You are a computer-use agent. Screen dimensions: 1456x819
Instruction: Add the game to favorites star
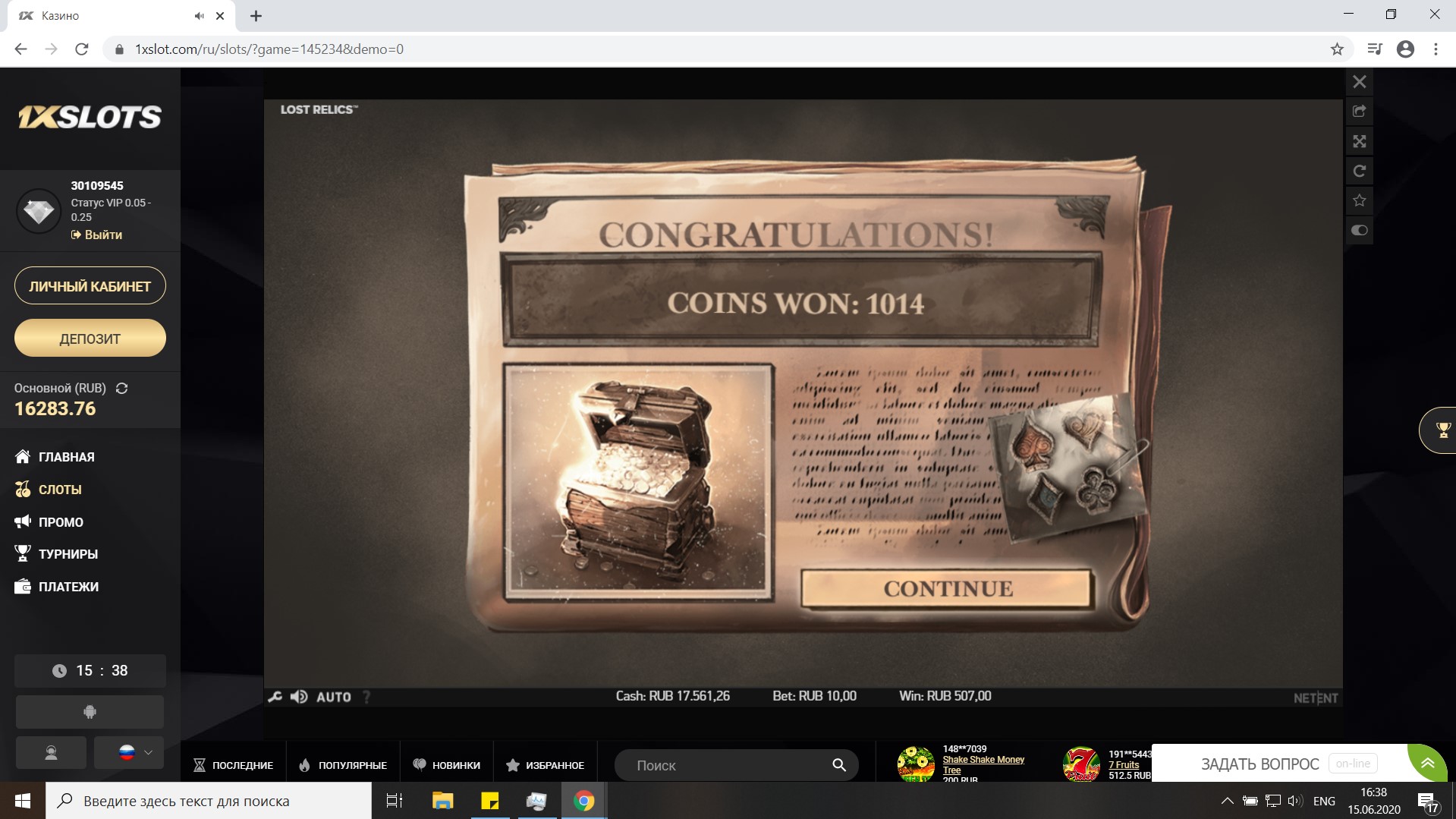(x=1359, y=200)
